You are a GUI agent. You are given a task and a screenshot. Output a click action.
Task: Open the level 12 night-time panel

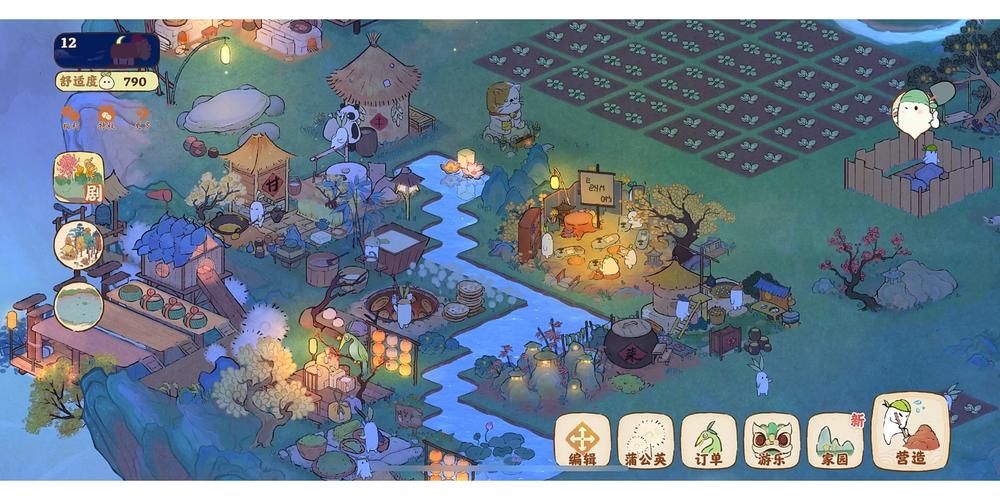[x=106, y=48]
